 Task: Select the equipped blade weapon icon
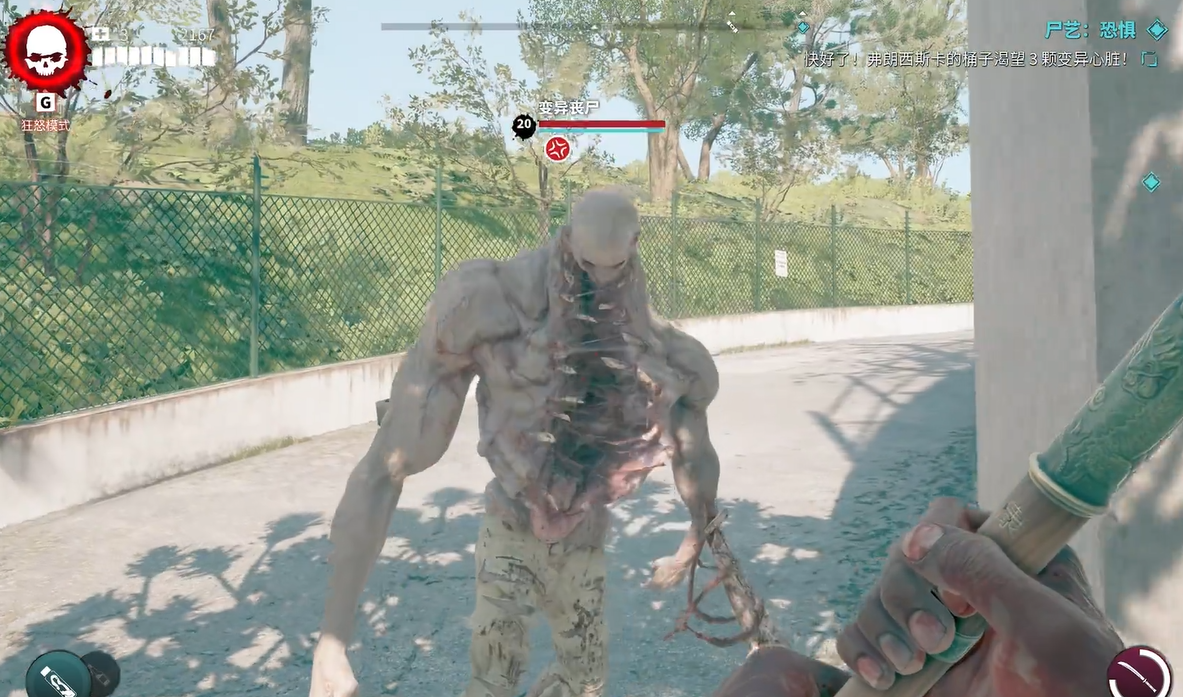(1139, 671)
